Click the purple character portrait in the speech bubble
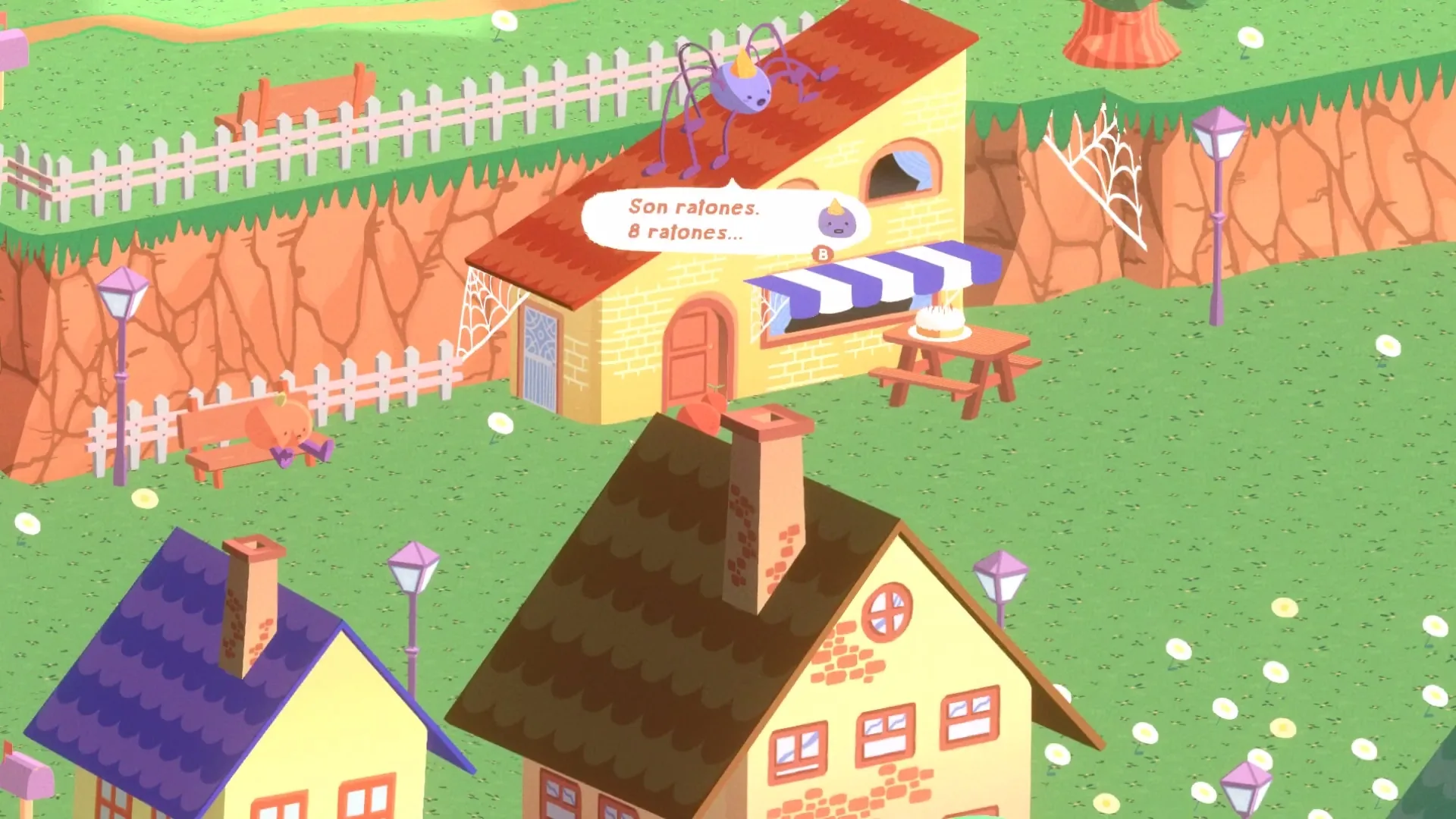1456x819 pixels. (x=838, y=221)
